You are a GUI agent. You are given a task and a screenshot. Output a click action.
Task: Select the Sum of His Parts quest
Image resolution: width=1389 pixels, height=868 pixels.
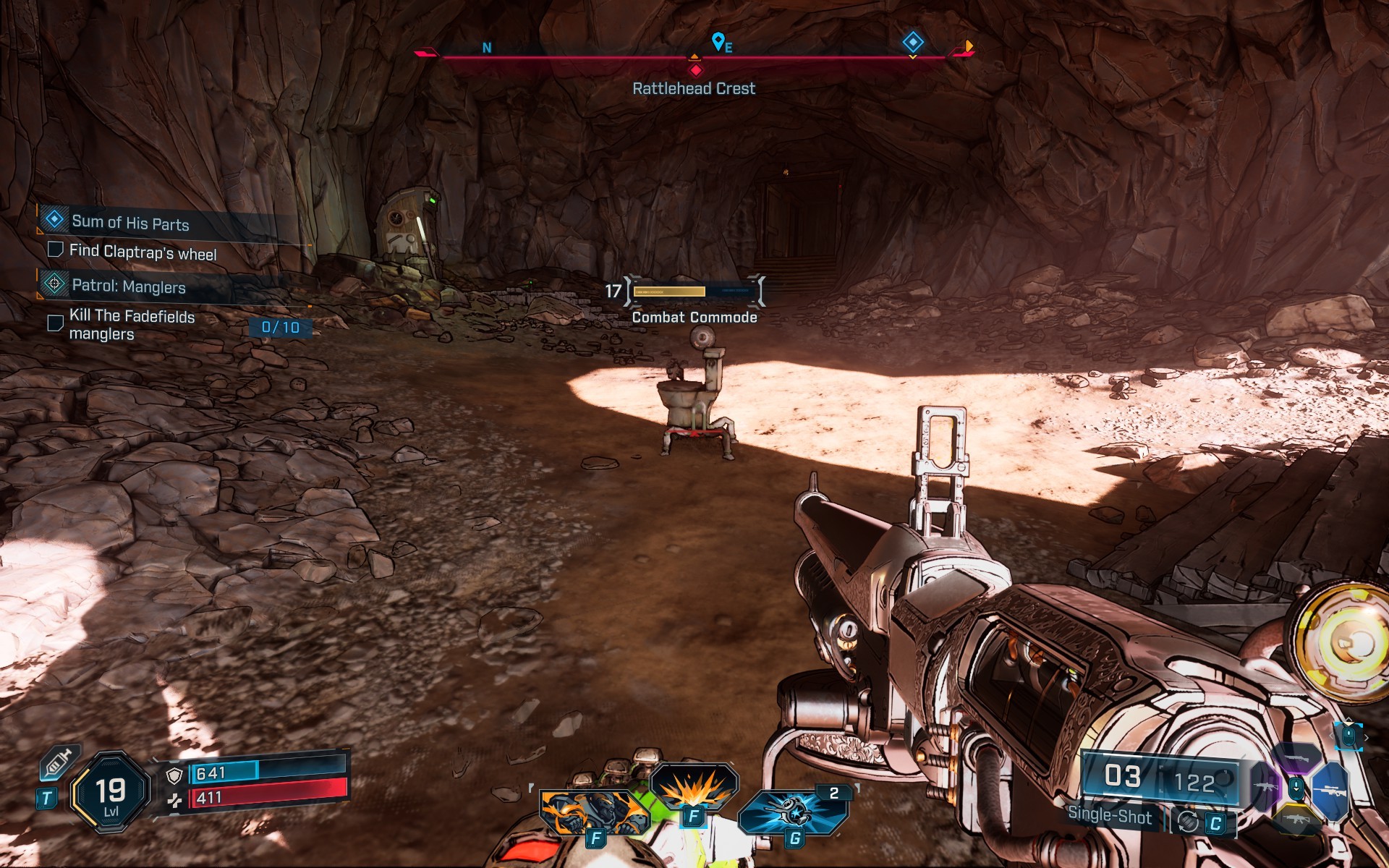click(x=130, y=223)
